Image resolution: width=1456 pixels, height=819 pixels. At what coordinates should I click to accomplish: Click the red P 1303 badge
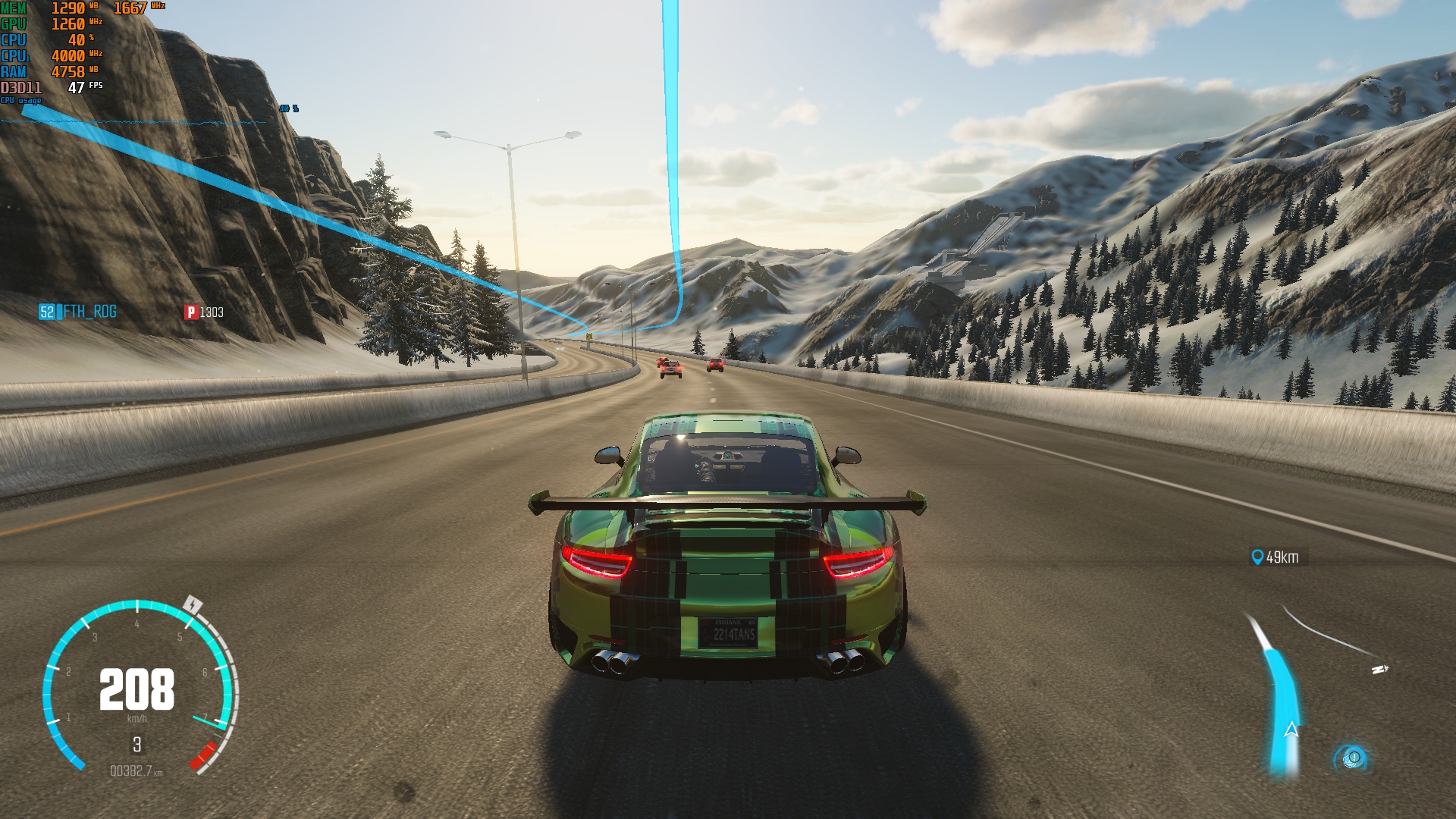point(203,312)
